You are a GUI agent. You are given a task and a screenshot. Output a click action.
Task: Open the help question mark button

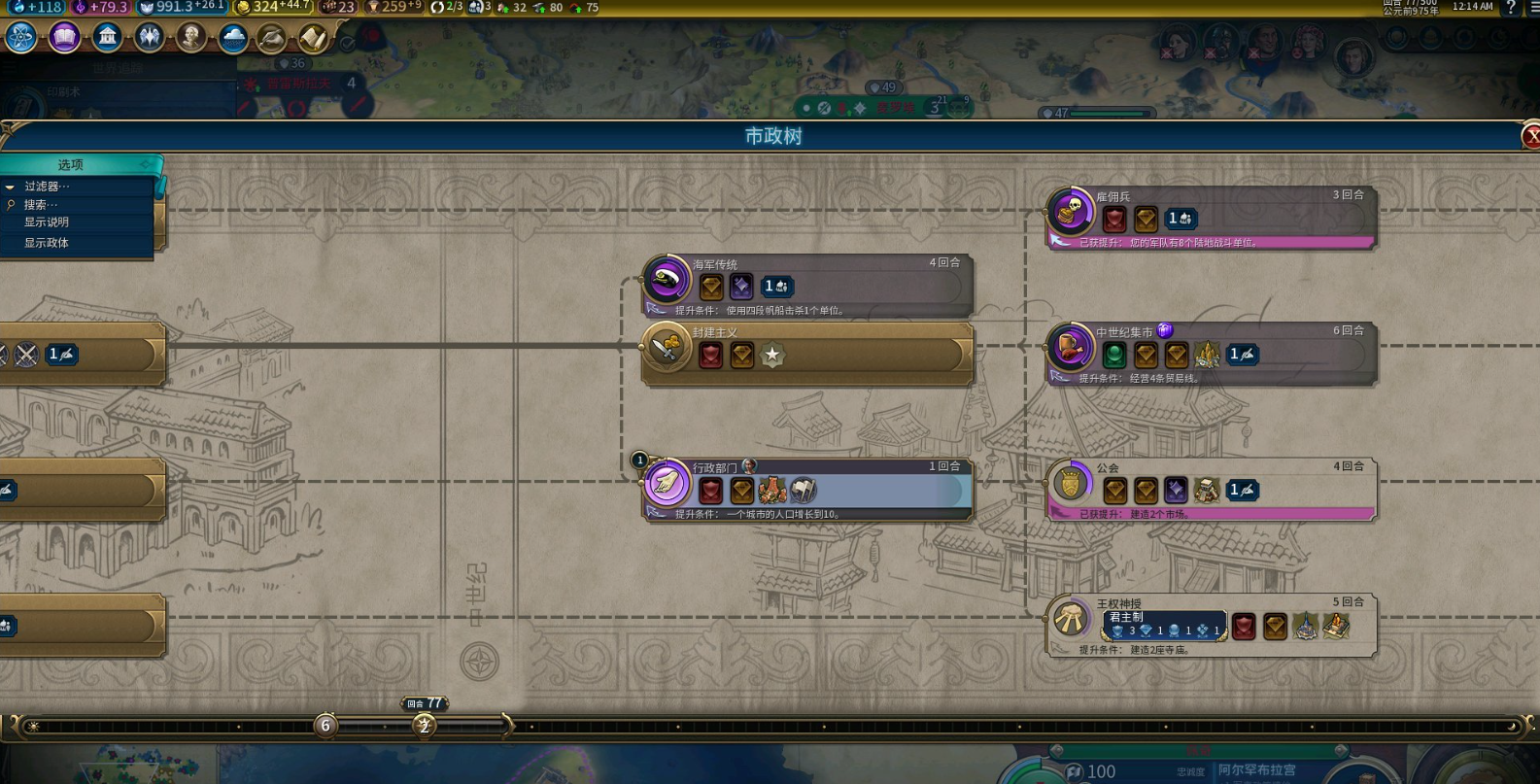click(x=1511, y=8)
